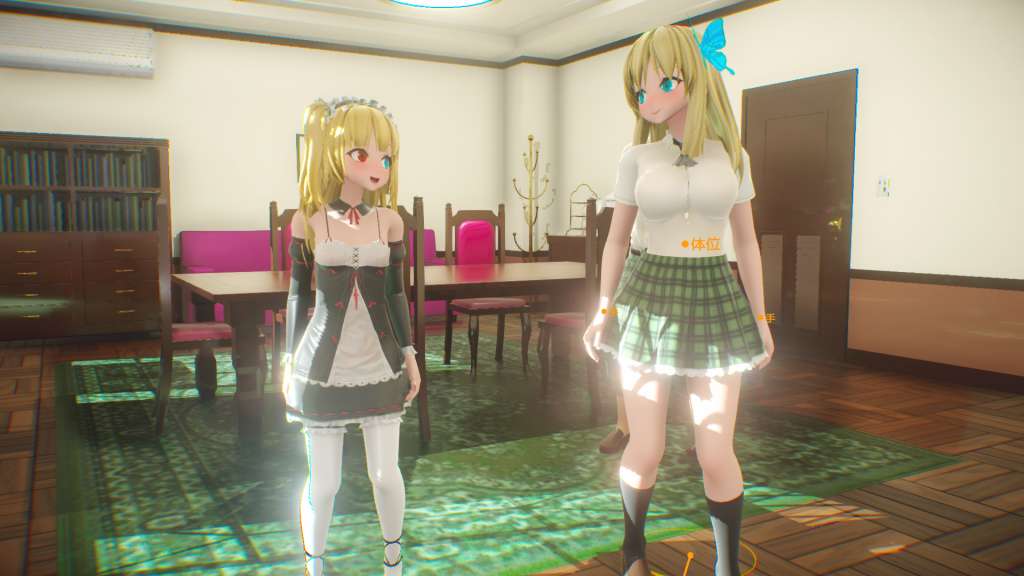Grab the orange rotation handle at the feet
The width and height of the screenshot is (1024, 576).
(x=690, y=554)
